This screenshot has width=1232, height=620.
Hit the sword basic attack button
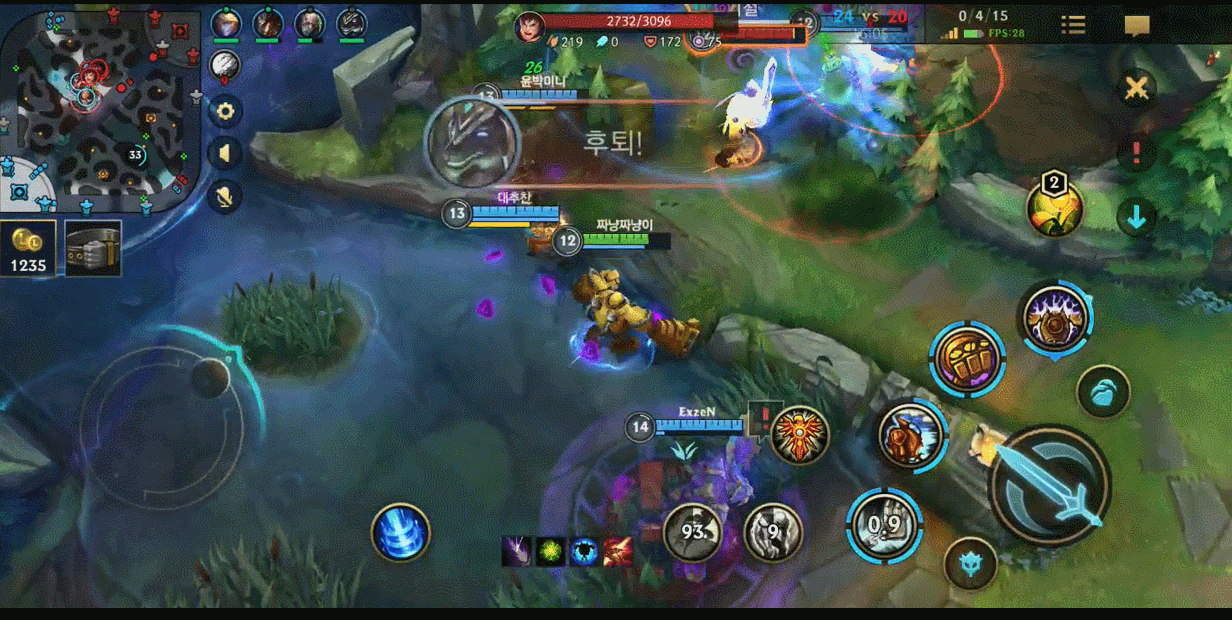click(x=1049, y=484)
